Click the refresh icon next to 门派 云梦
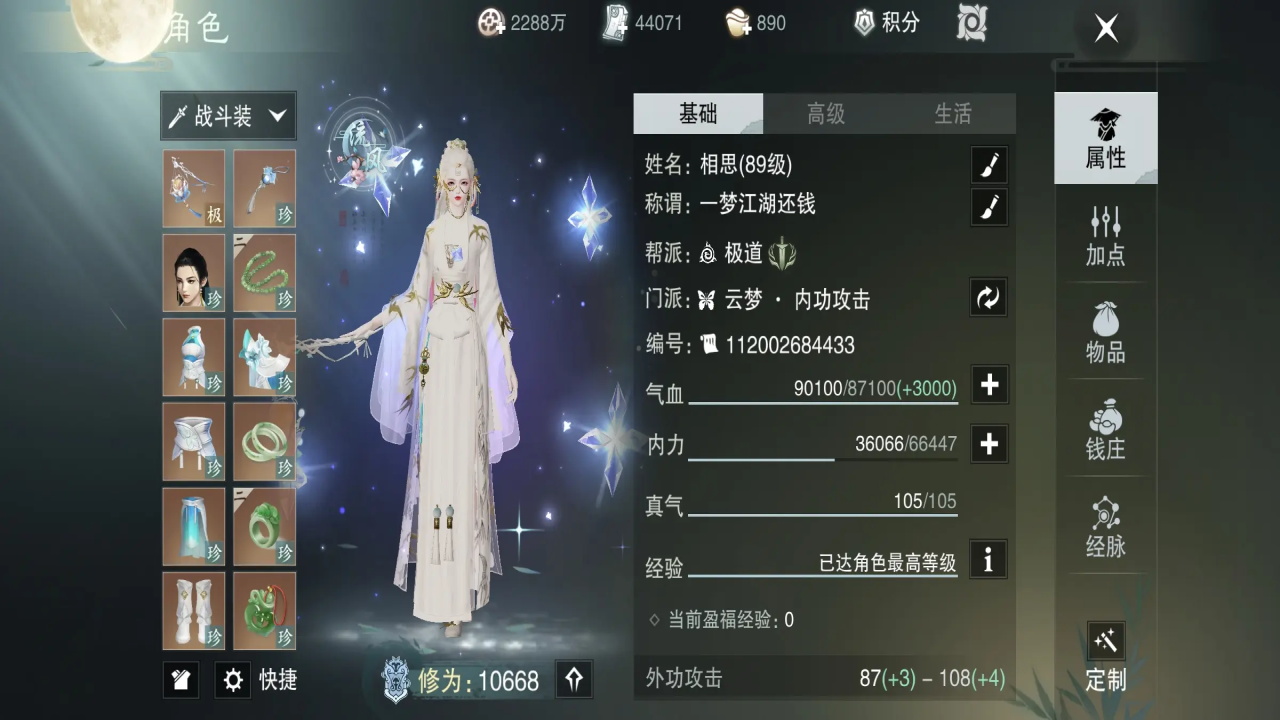The height and width of the screenshot is (720, 1280). [x=988, y=297]
